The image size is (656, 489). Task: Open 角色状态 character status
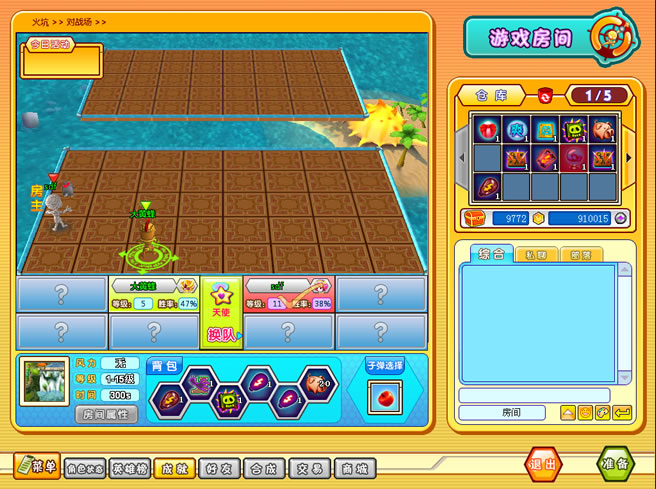(x=85, y=467)
